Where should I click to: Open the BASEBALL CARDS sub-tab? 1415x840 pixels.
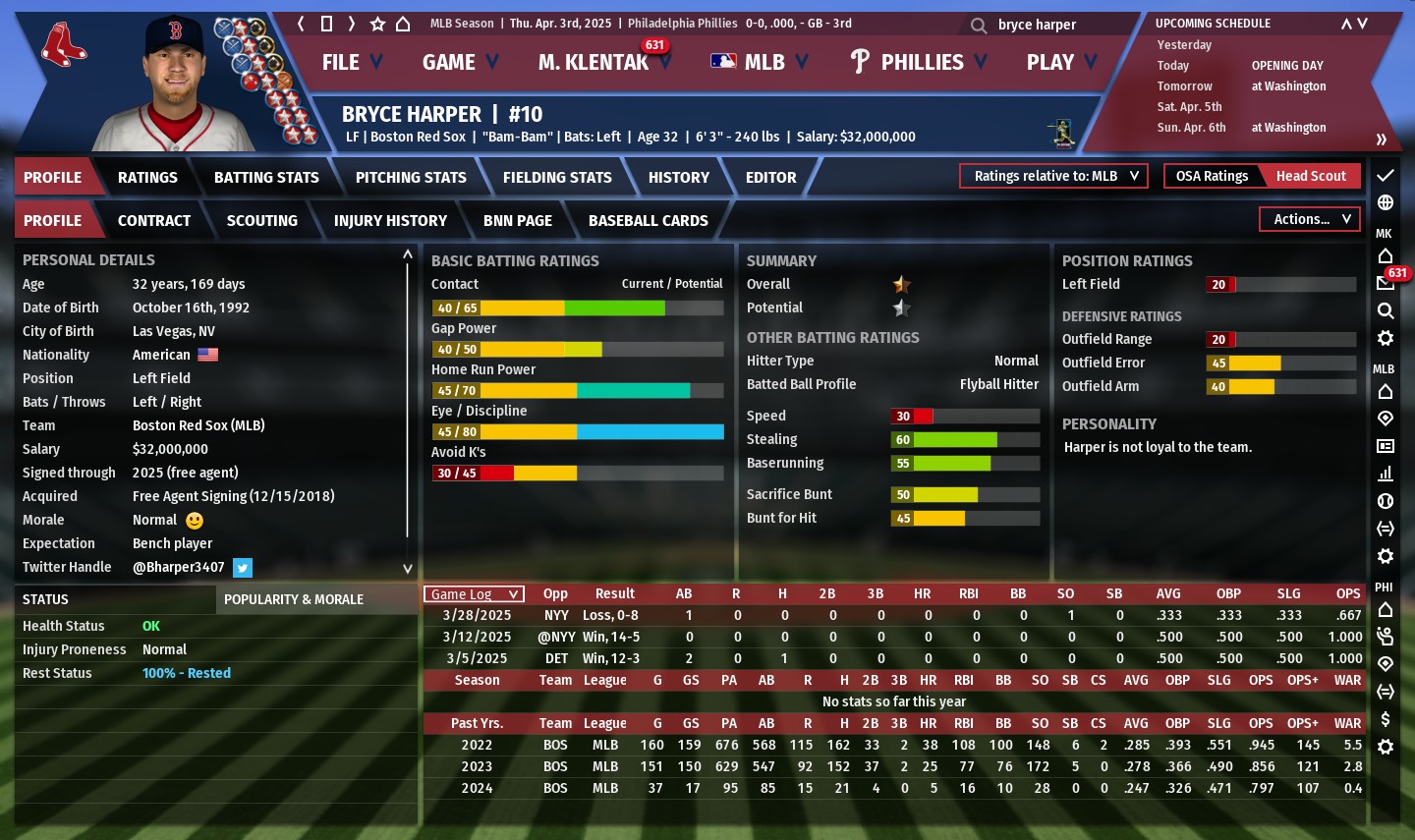pyautogui.click(x=648, y=221)
